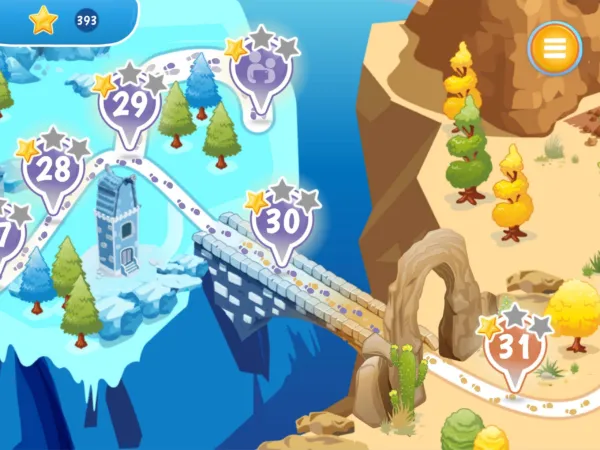Screen dimensions: 600x450
Task: Start level 30 on the bridge
Action: 283,222
